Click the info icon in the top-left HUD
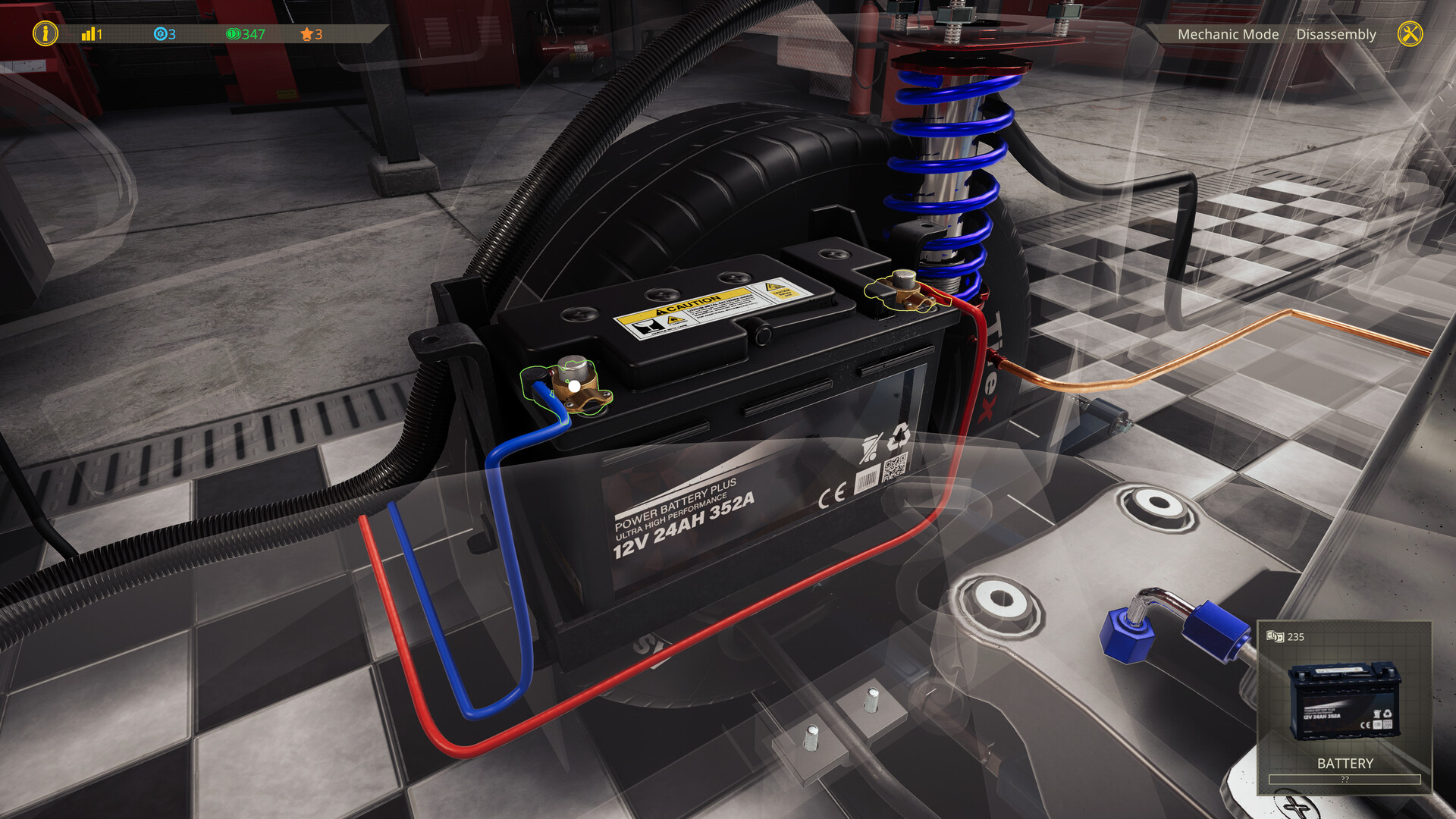 click(x=45, y=34)
